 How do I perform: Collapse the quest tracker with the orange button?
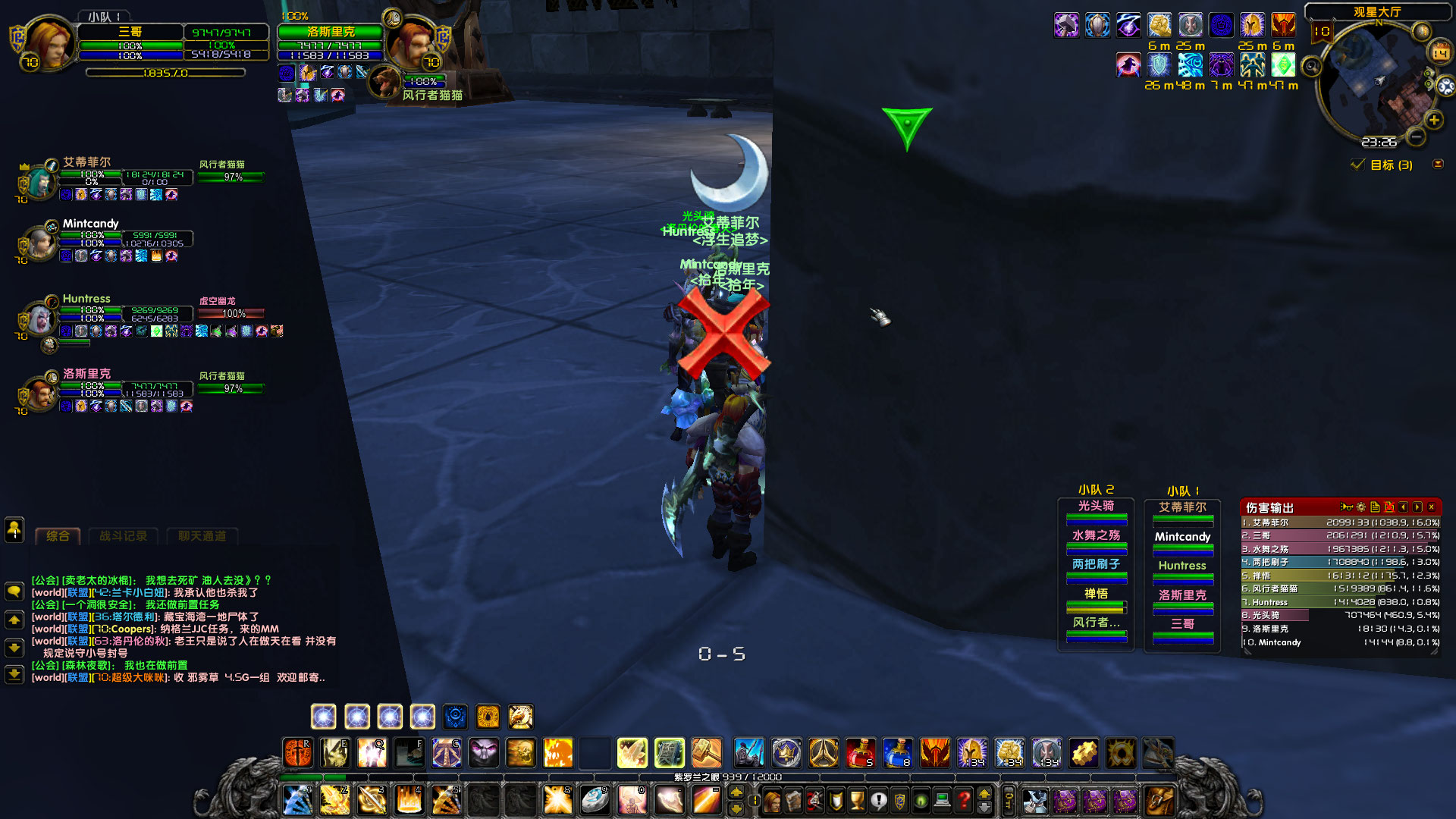pos(1439,165)
